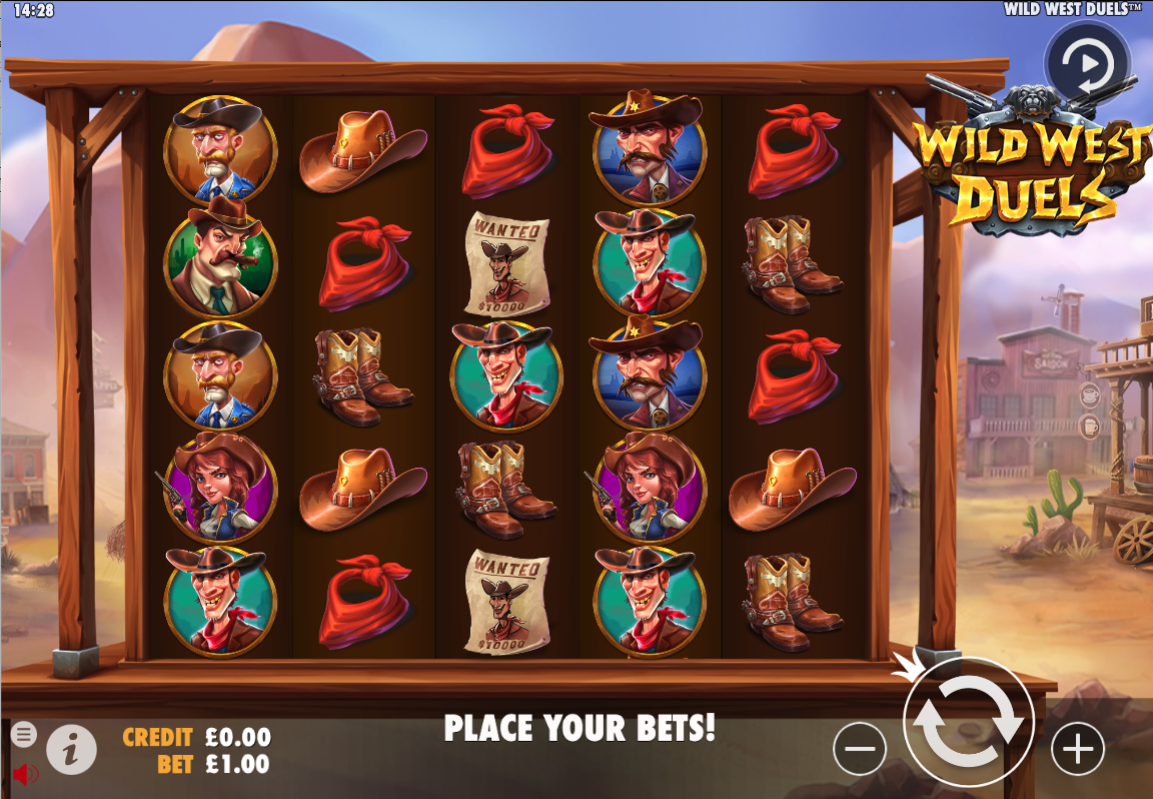Increase the bet with the plus button
Viewport: 1153px width, 799px height.
[x=1078, y=748]
